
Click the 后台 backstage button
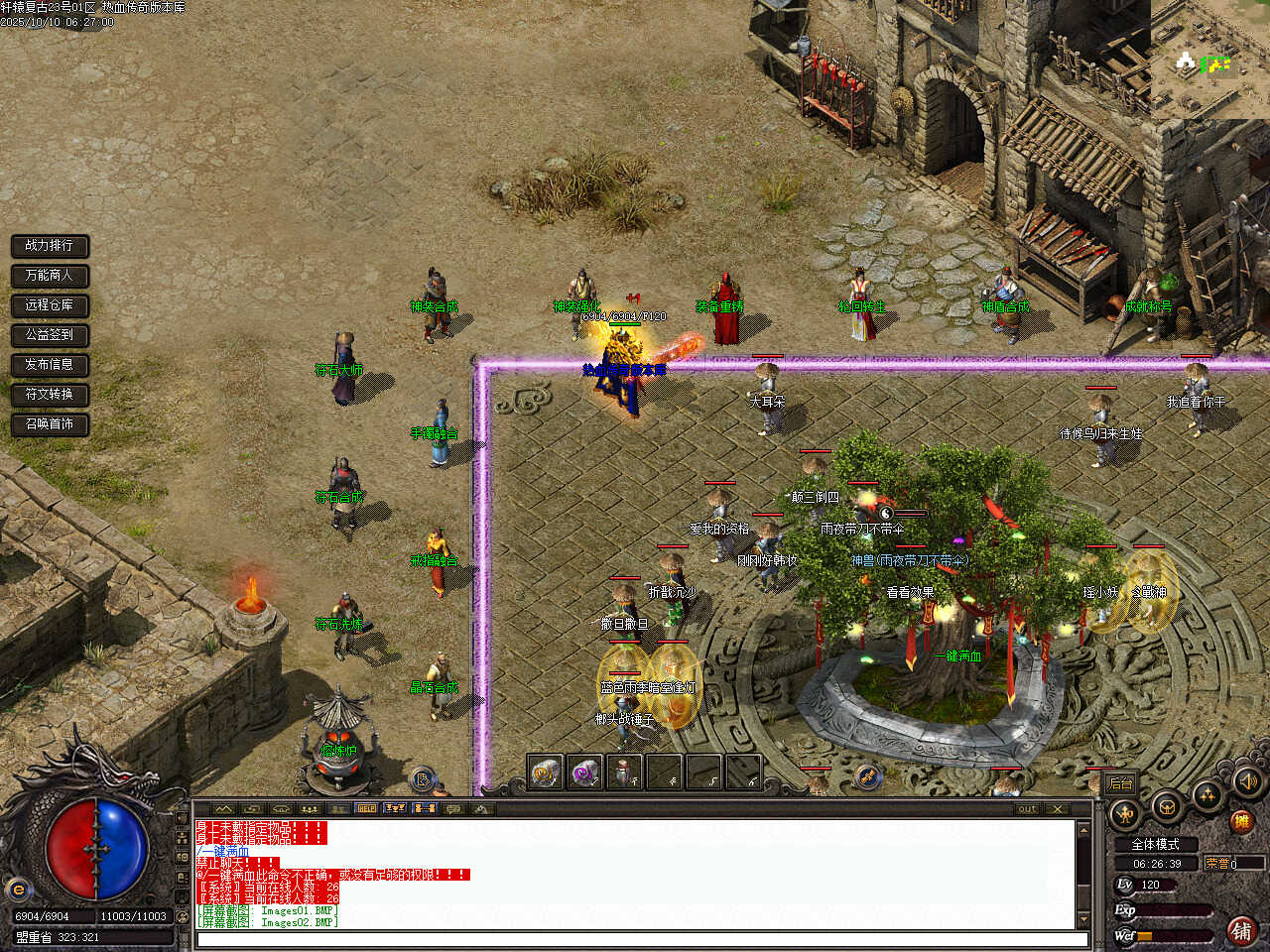tap(1121, 783)
